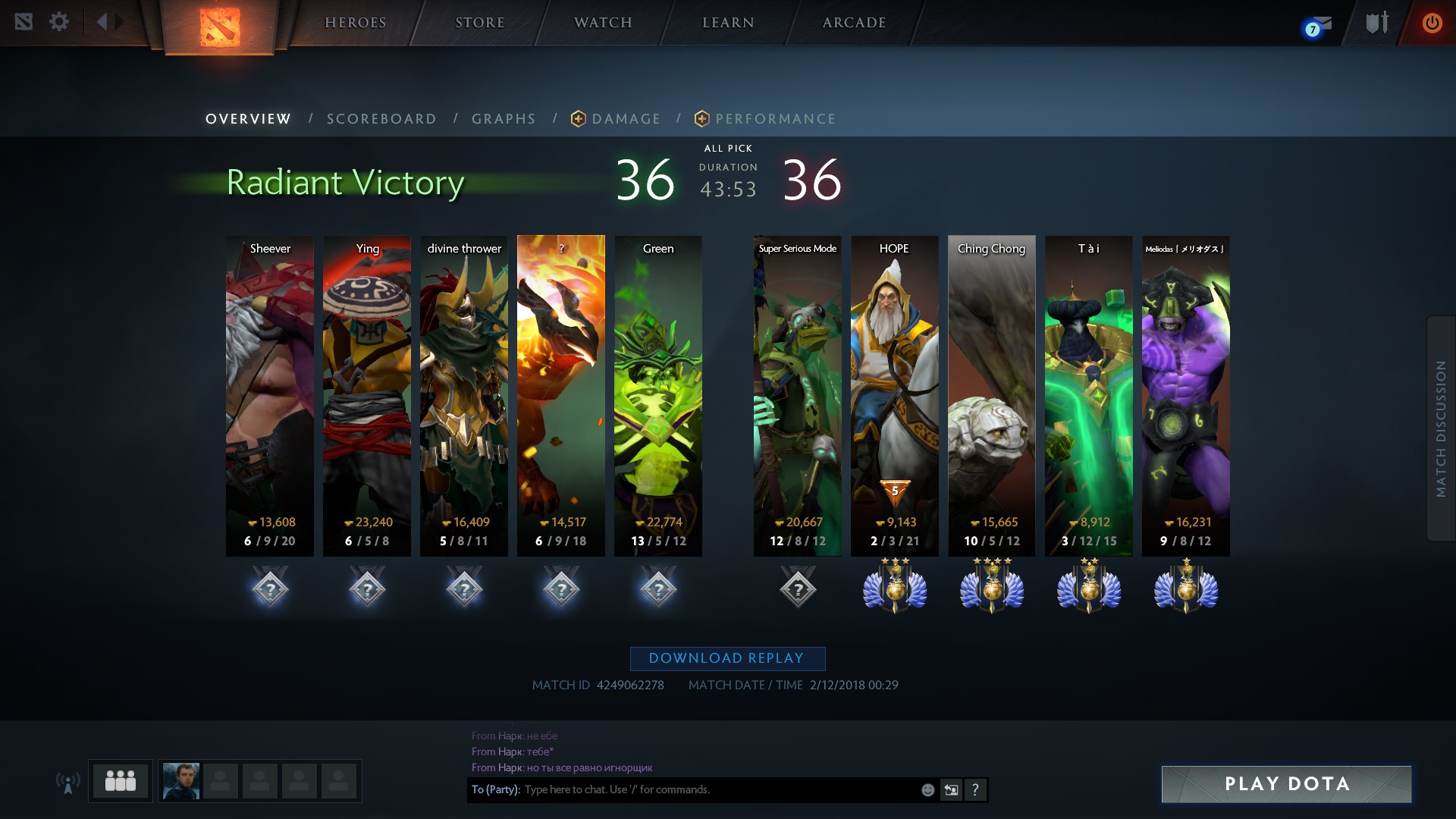Go to the Store section
Viewport: 1456px width, 819px height.
click(x=479, y=23)
